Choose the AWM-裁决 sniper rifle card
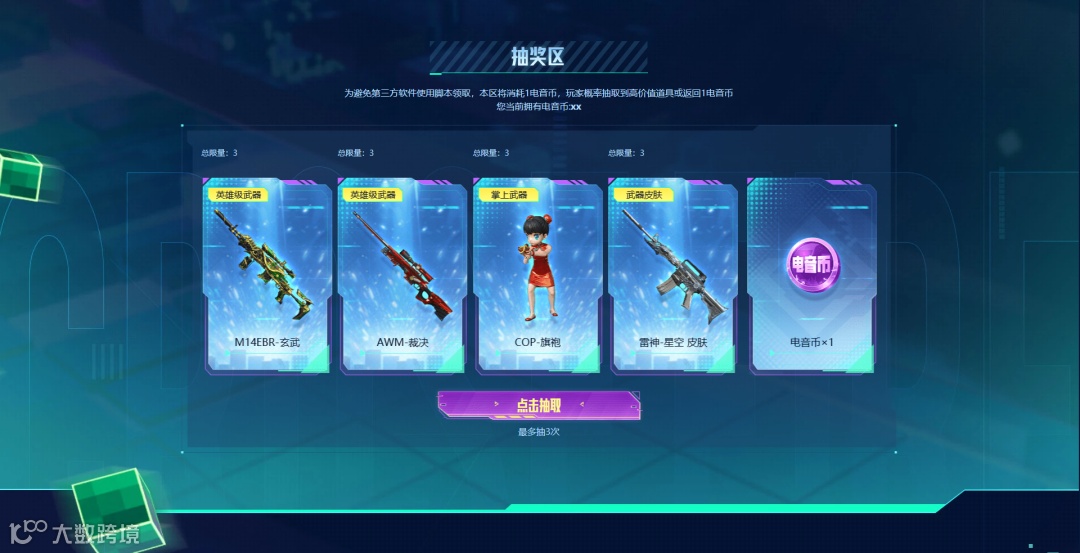This screenshot has width=1080, height=553. click(x=402, y=276)
